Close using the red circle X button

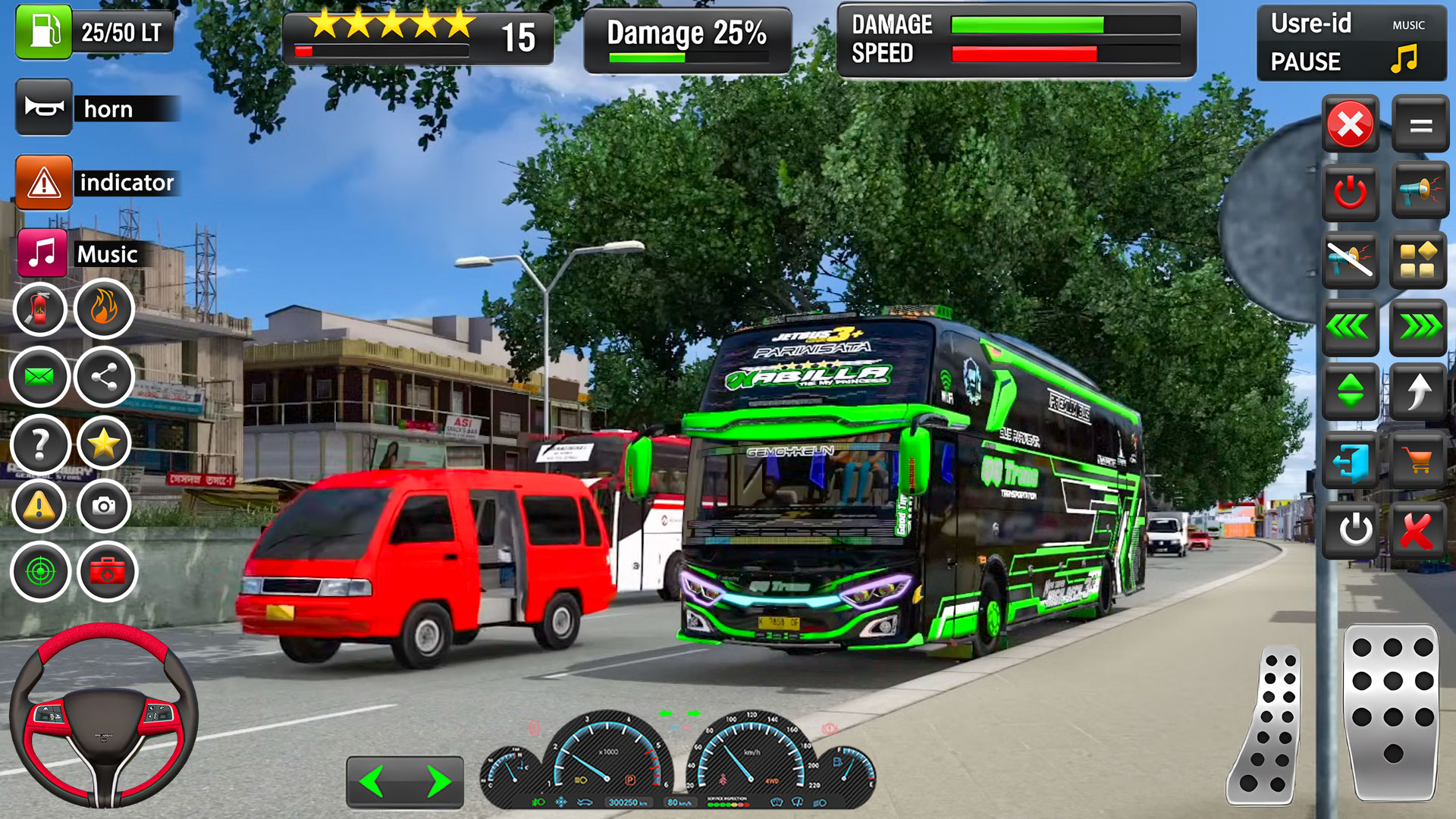[x=1350, y=124]
